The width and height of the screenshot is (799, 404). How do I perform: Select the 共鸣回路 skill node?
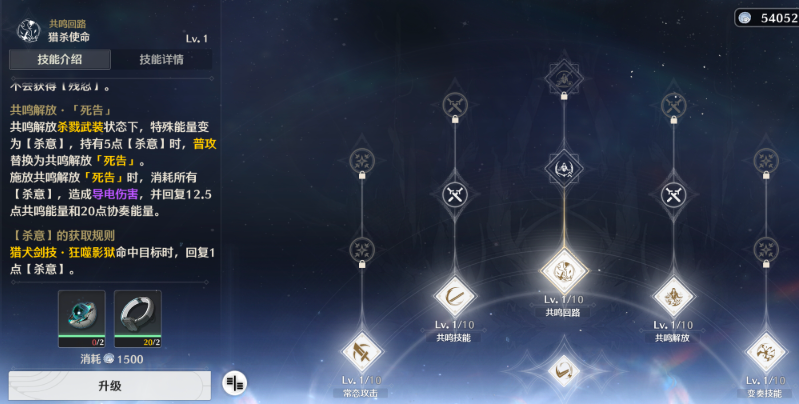(x=563, y=270)
